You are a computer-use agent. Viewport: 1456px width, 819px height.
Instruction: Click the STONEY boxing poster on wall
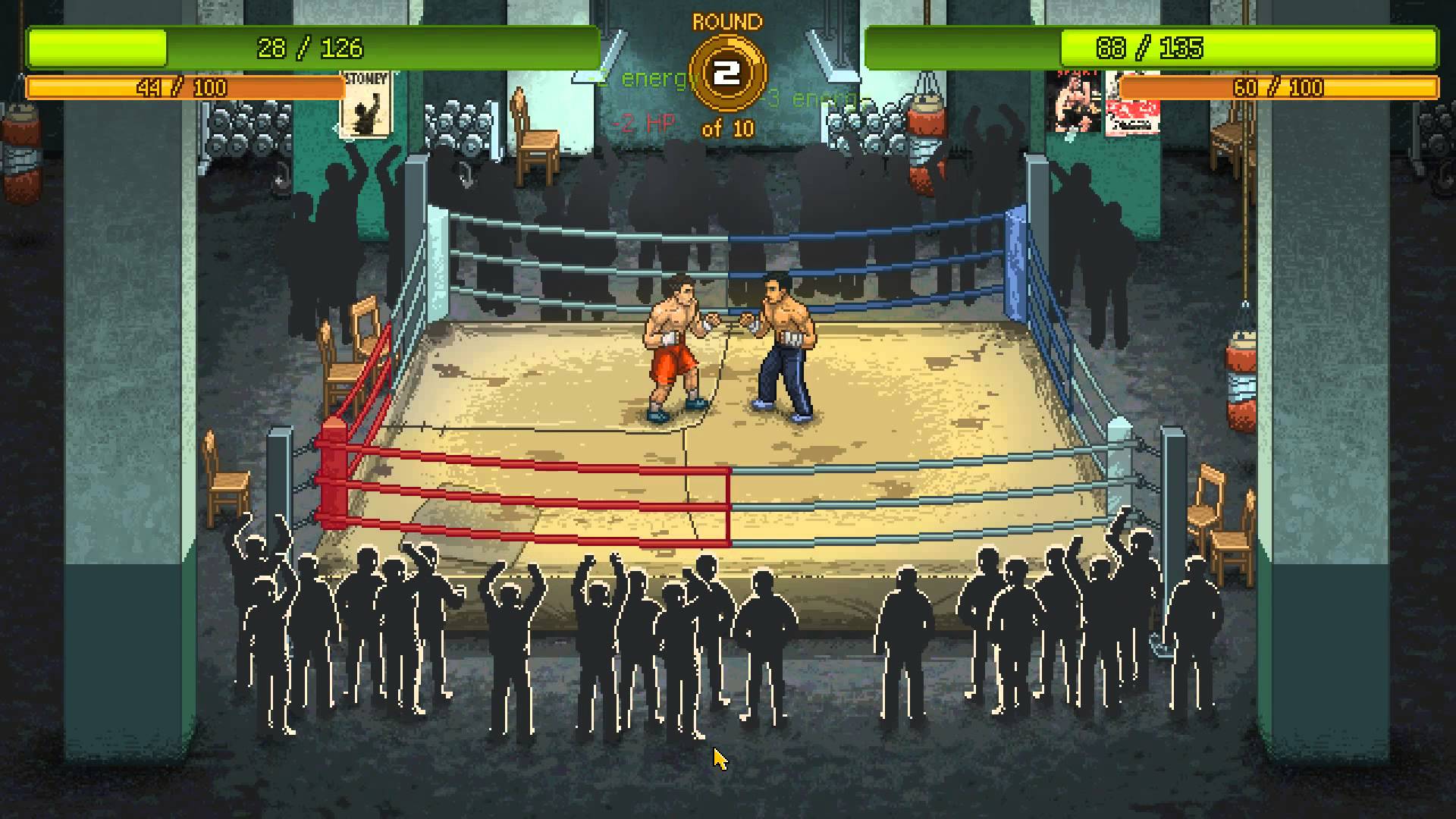[x=366, y=106]
